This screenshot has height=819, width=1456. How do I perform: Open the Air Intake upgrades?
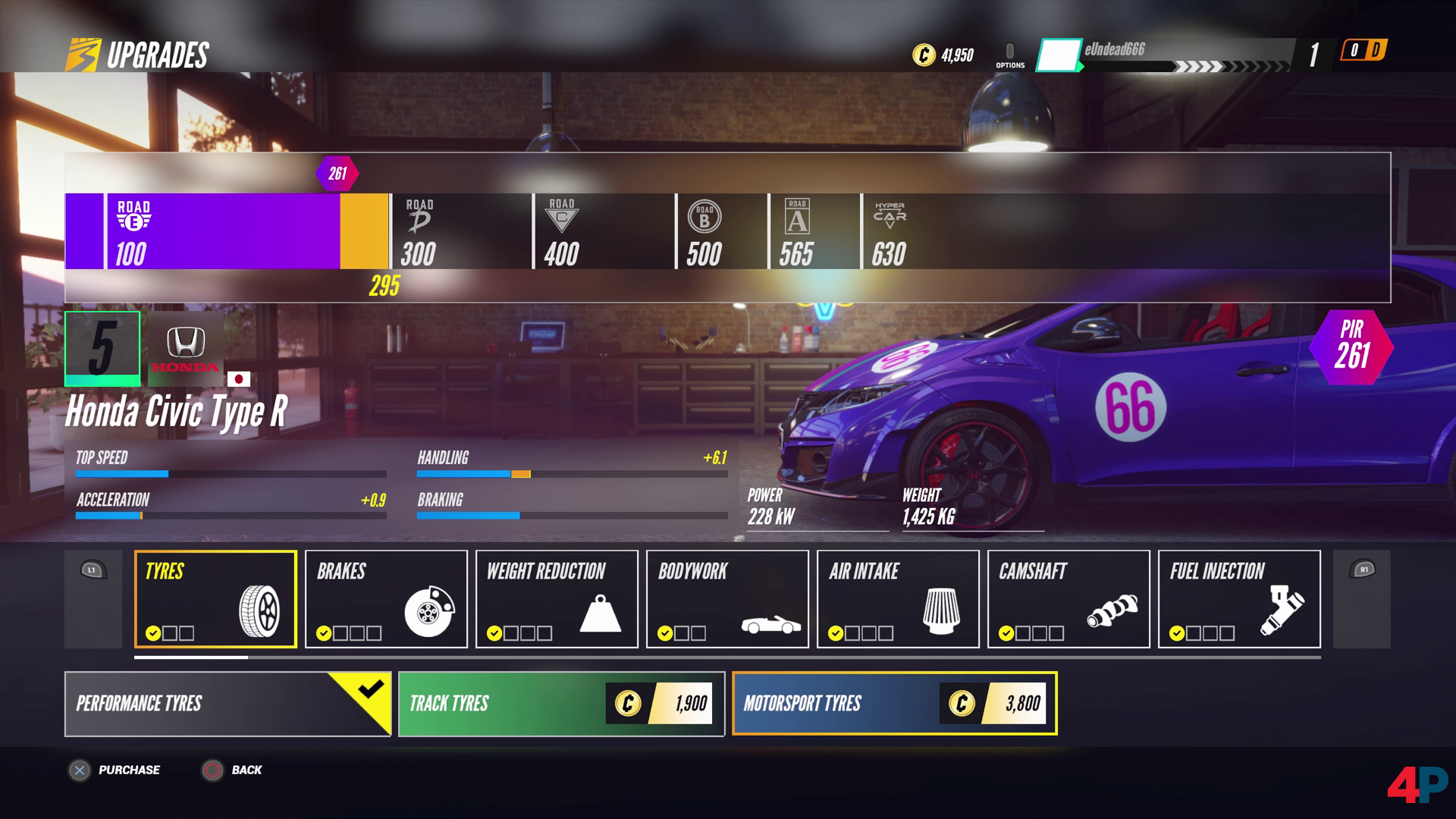(898, 599)
